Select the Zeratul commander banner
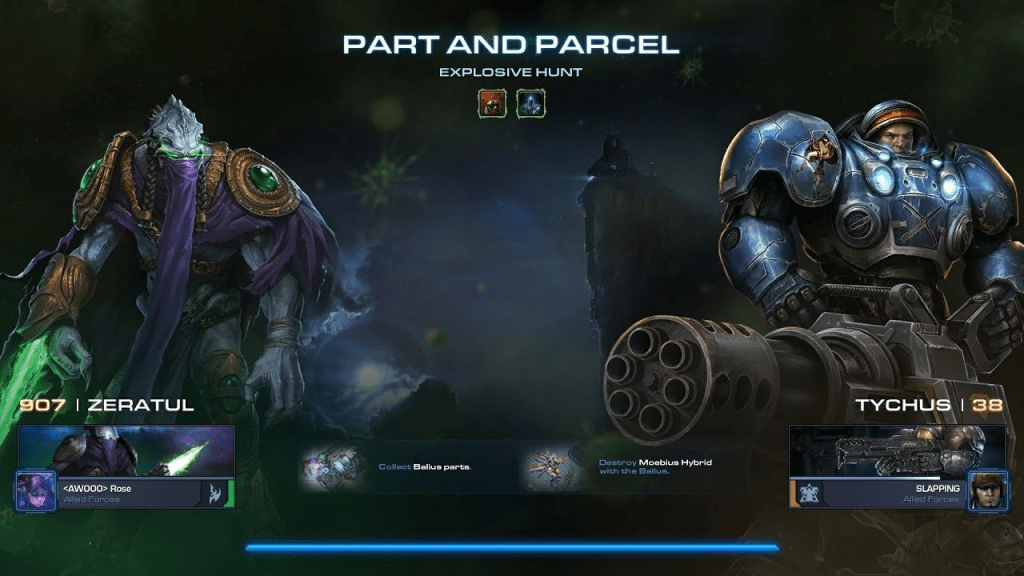1024x576 pixels. [x=126, y=451]
